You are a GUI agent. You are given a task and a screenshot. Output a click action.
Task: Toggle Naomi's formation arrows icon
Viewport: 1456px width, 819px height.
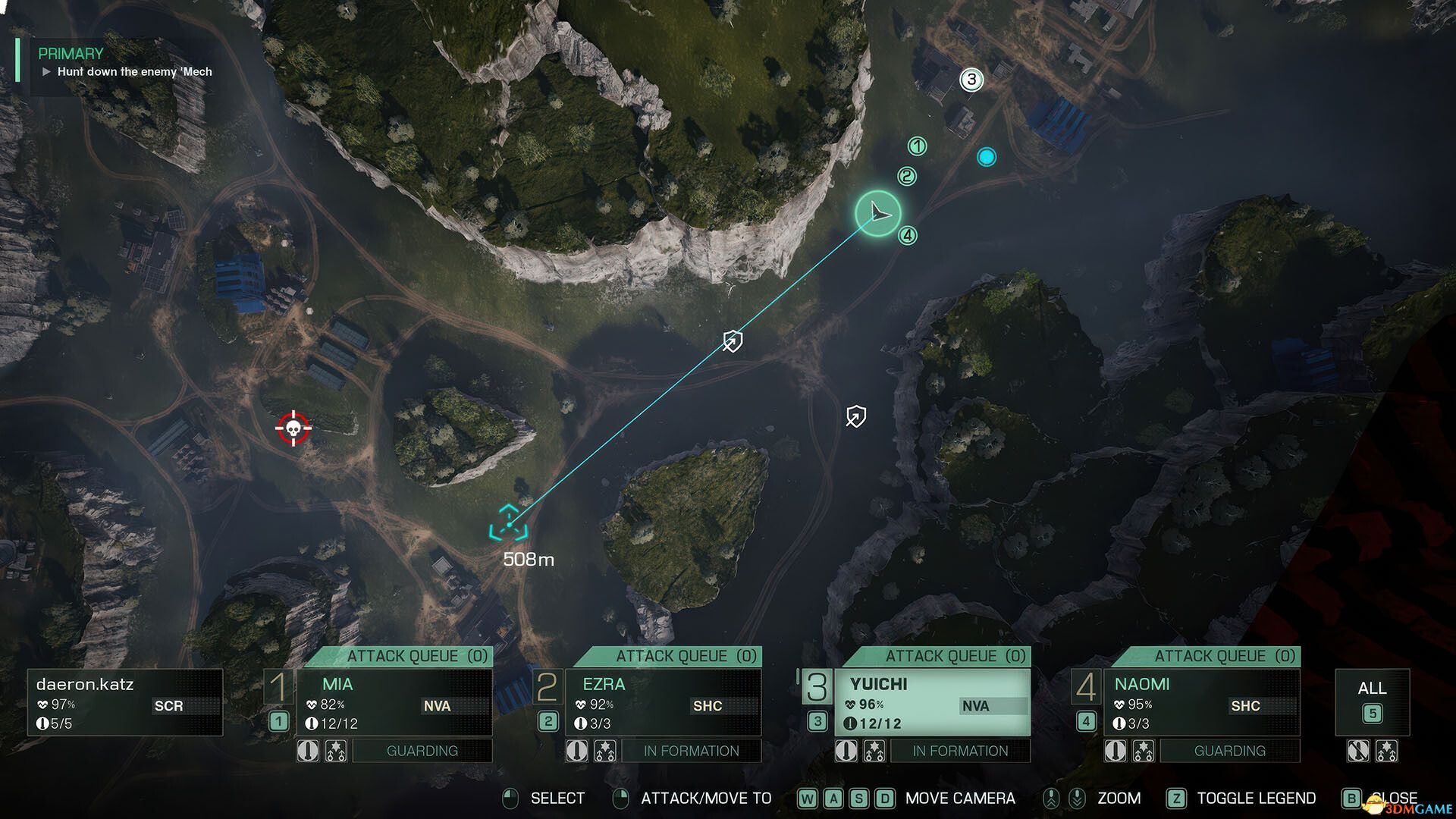pos(1143,751)
